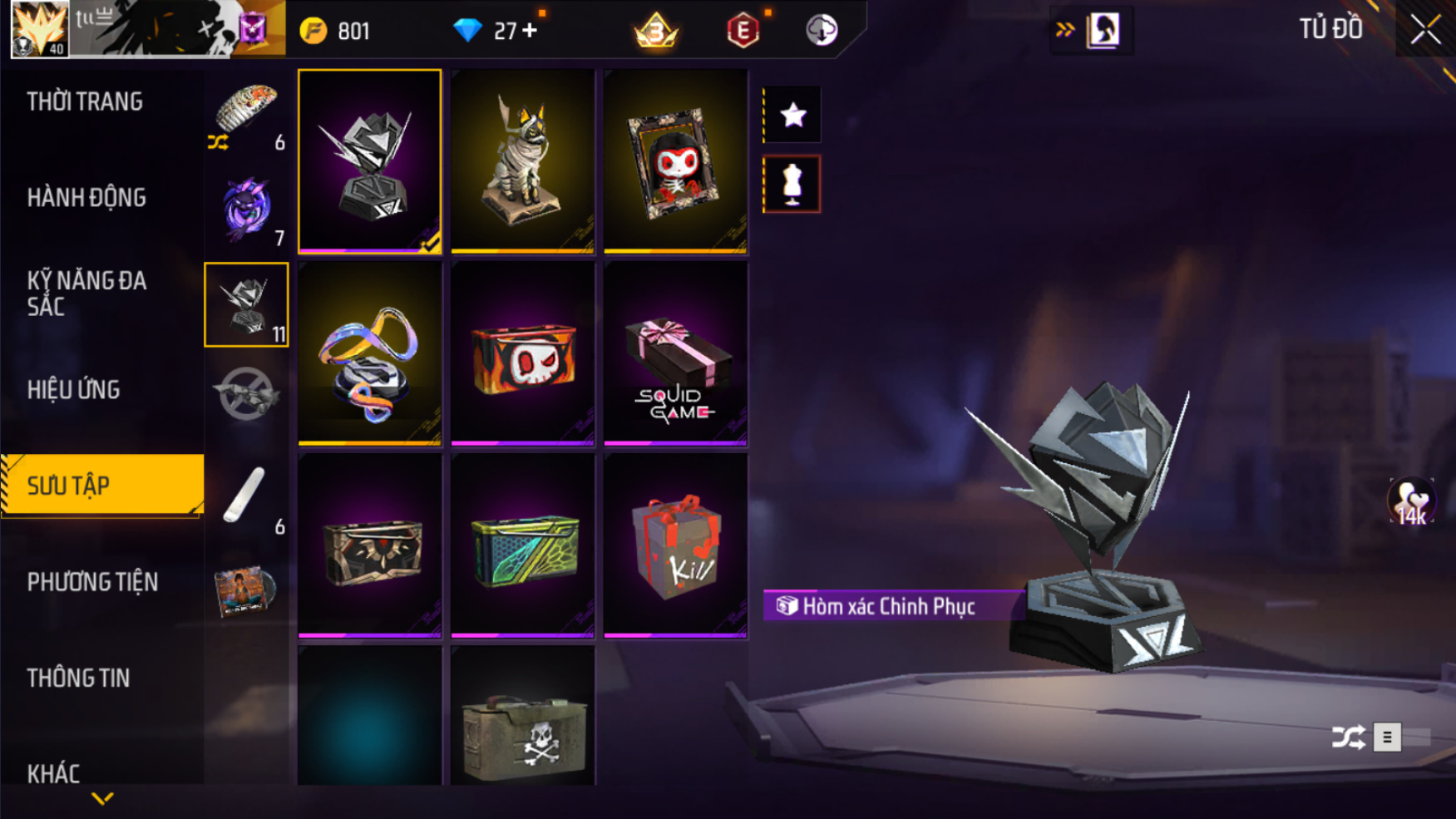Select the rainbow infinity ribbon item
Screen dimensions: 1456x819
coord(369,353)
